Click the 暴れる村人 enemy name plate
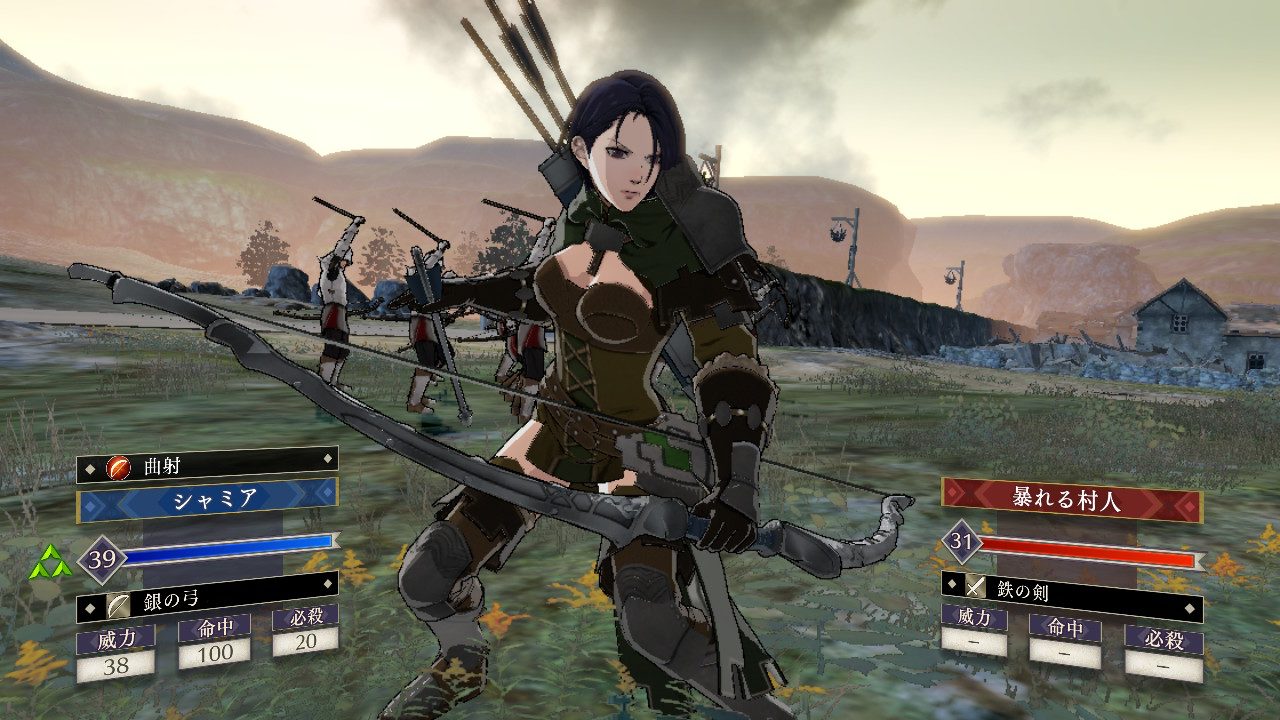 [x=1071, y=497]
